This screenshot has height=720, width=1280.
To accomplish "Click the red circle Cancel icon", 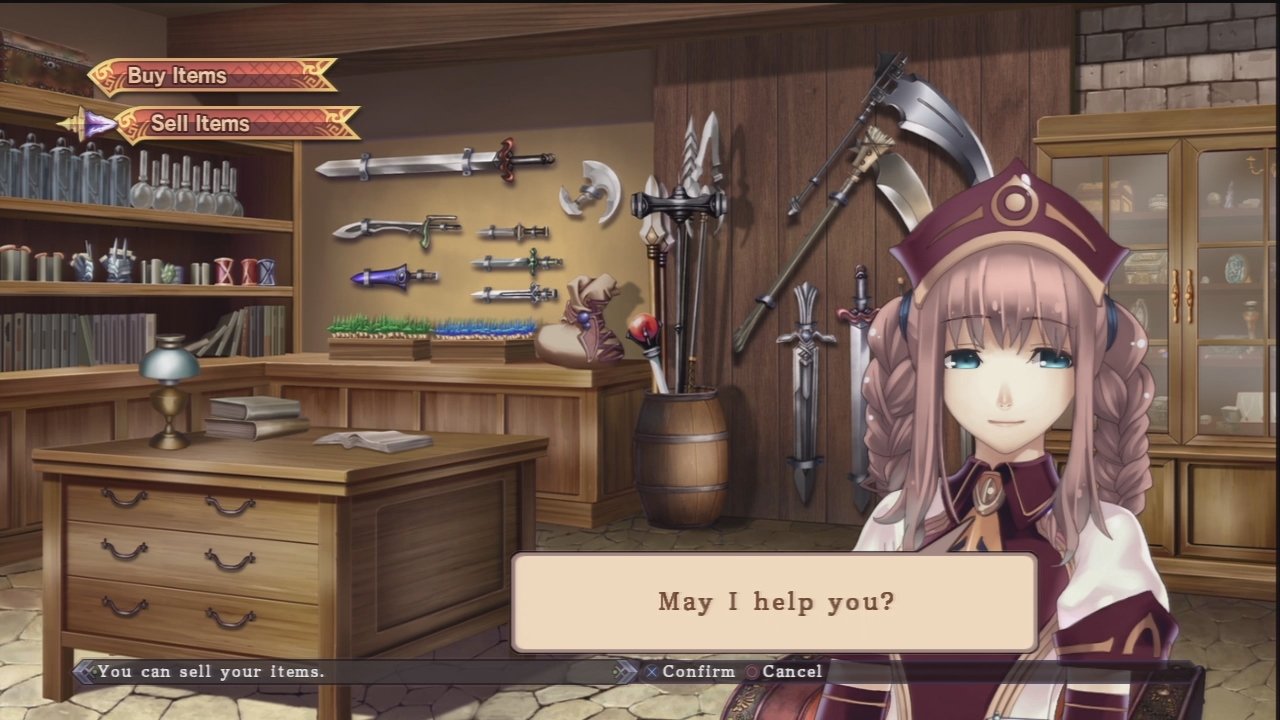I will coord(750,671).
